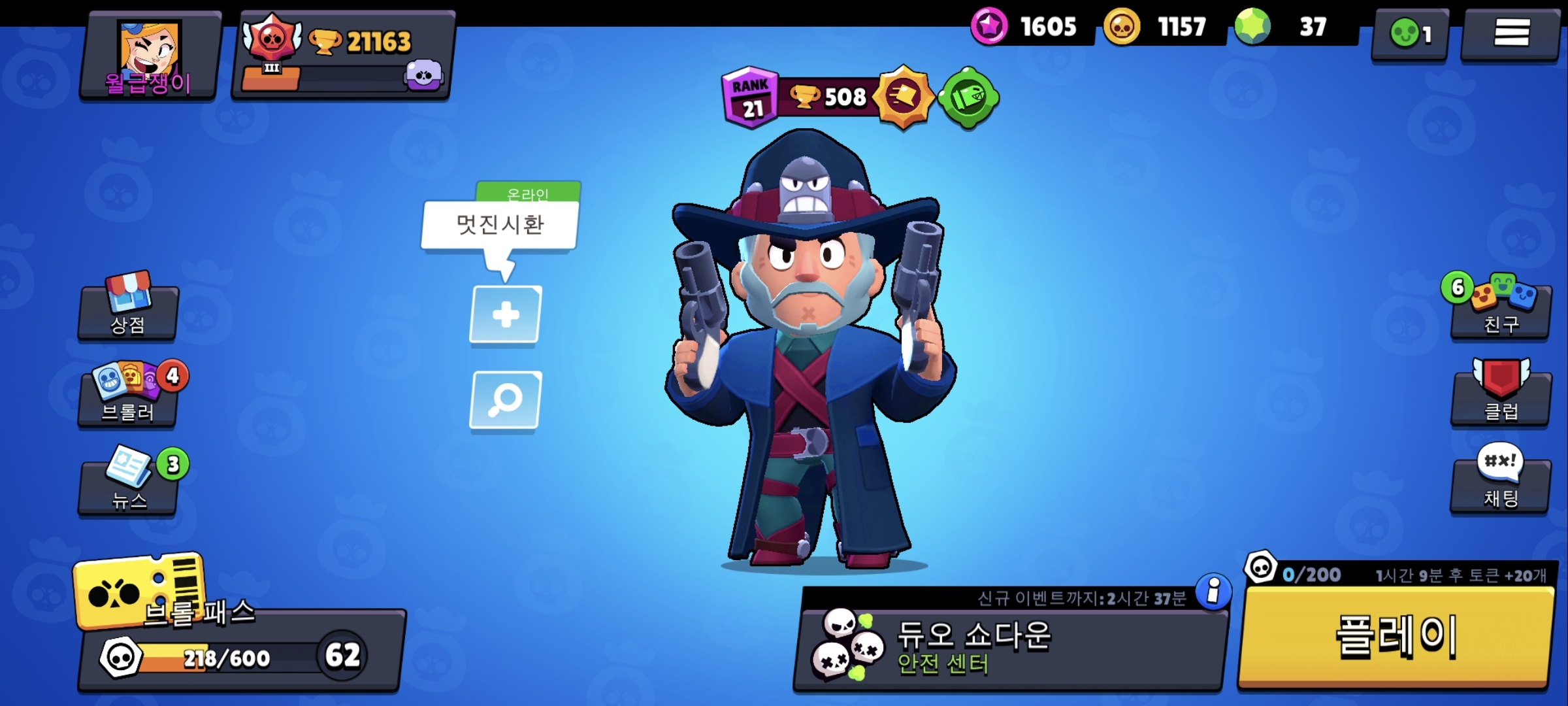Select the yellow star power badge
Screen dimensions: 1568x706
[904, 97]
